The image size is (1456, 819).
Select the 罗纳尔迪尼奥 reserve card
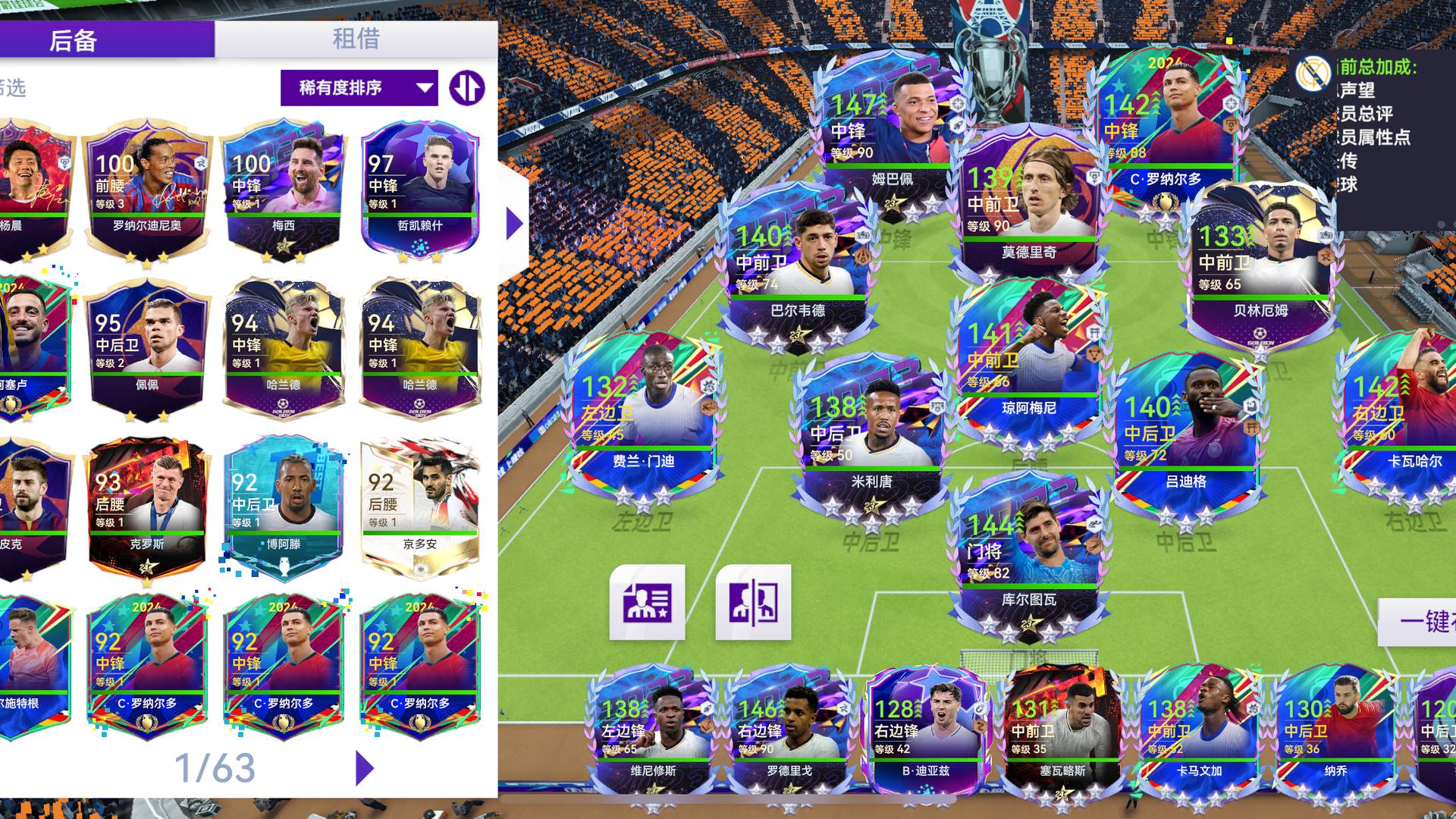[147, 190]
